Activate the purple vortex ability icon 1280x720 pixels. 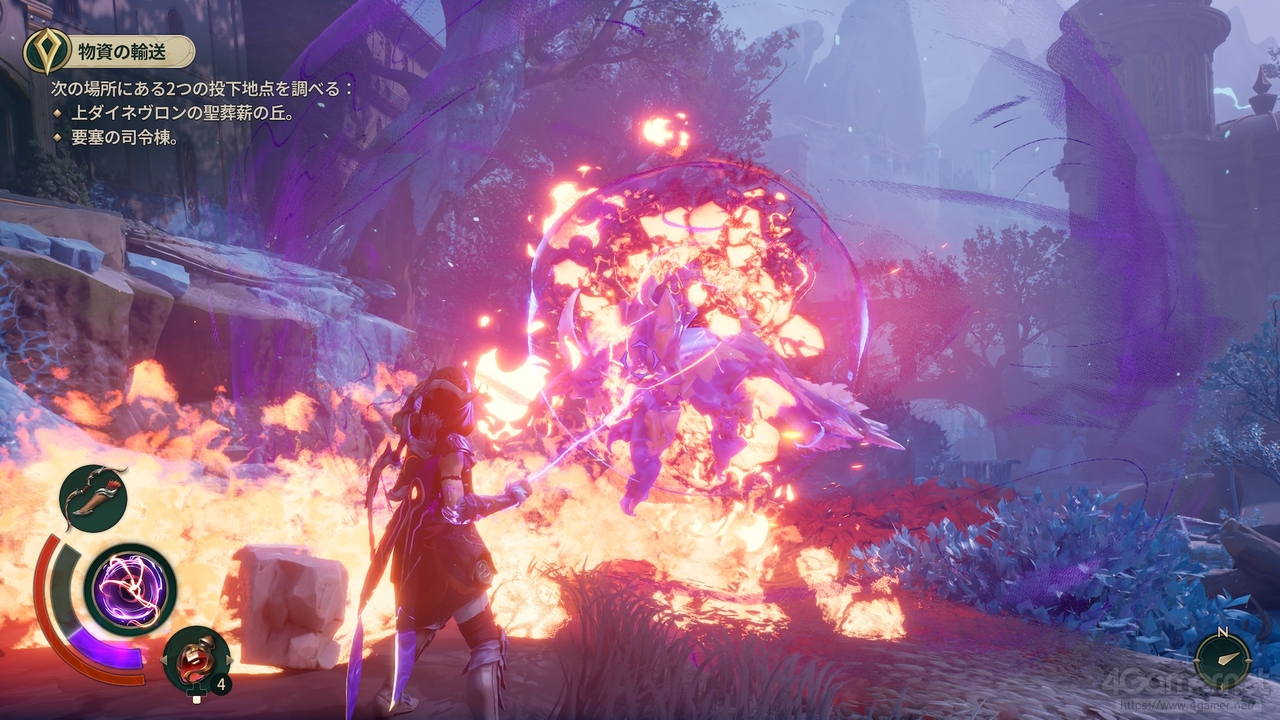point(130,590)
